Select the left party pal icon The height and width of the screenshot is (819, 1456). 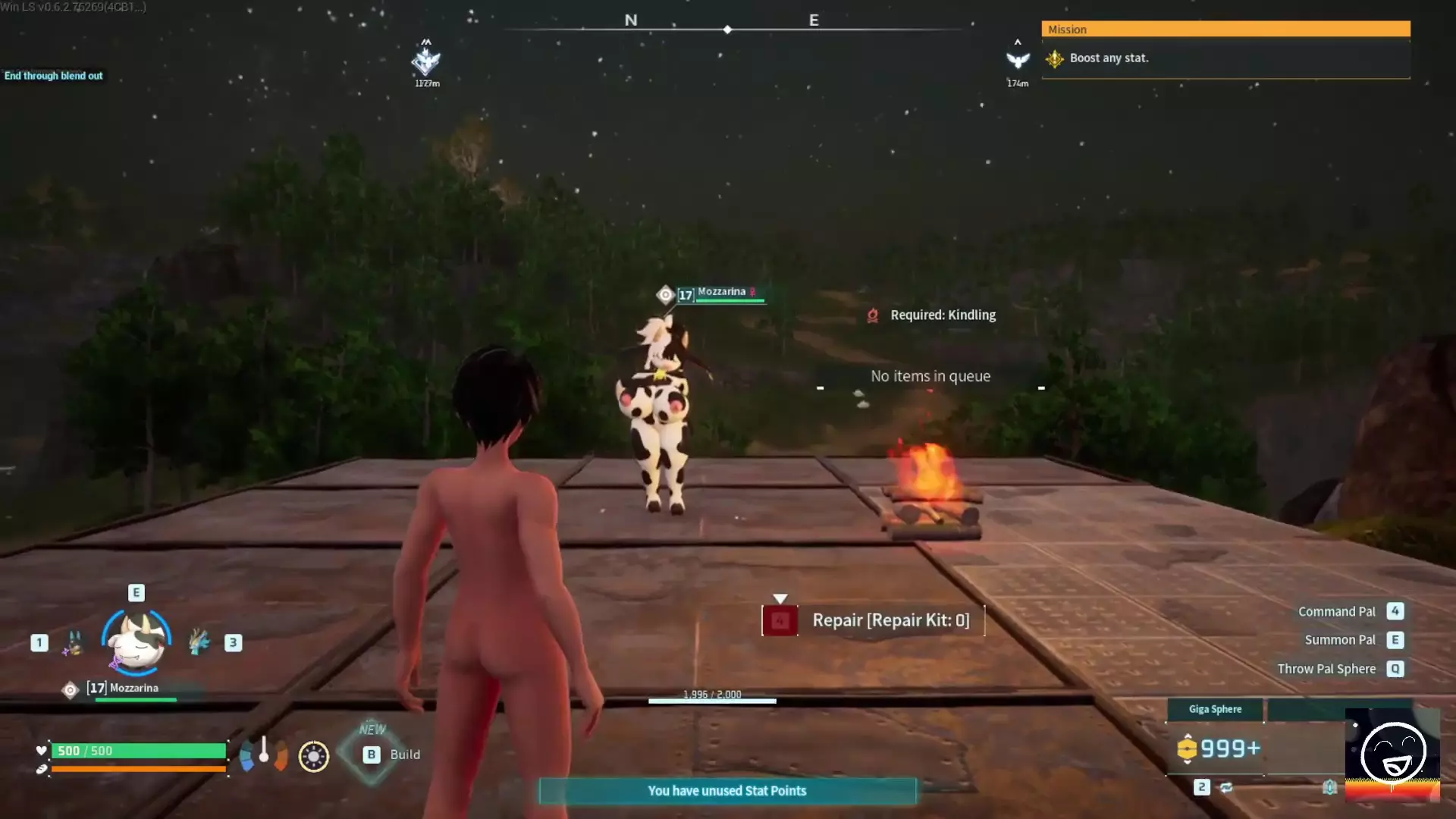74,642
